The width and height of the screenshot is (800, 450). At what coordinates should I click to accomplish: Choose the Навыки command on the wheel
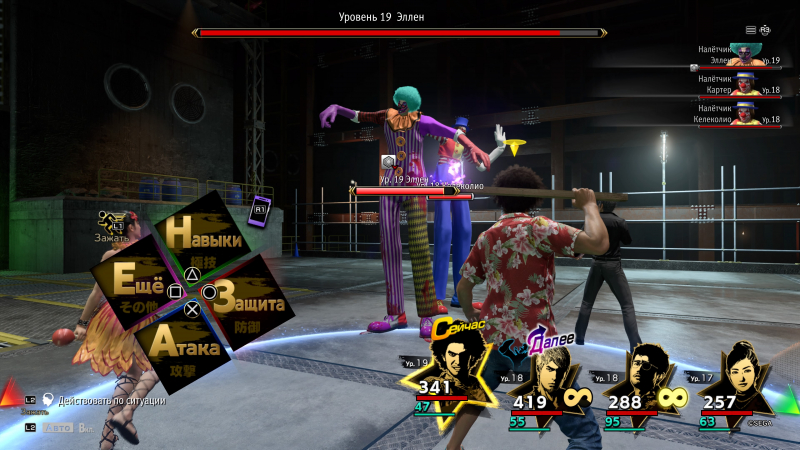pyautogui.click(x=203, y=240)
